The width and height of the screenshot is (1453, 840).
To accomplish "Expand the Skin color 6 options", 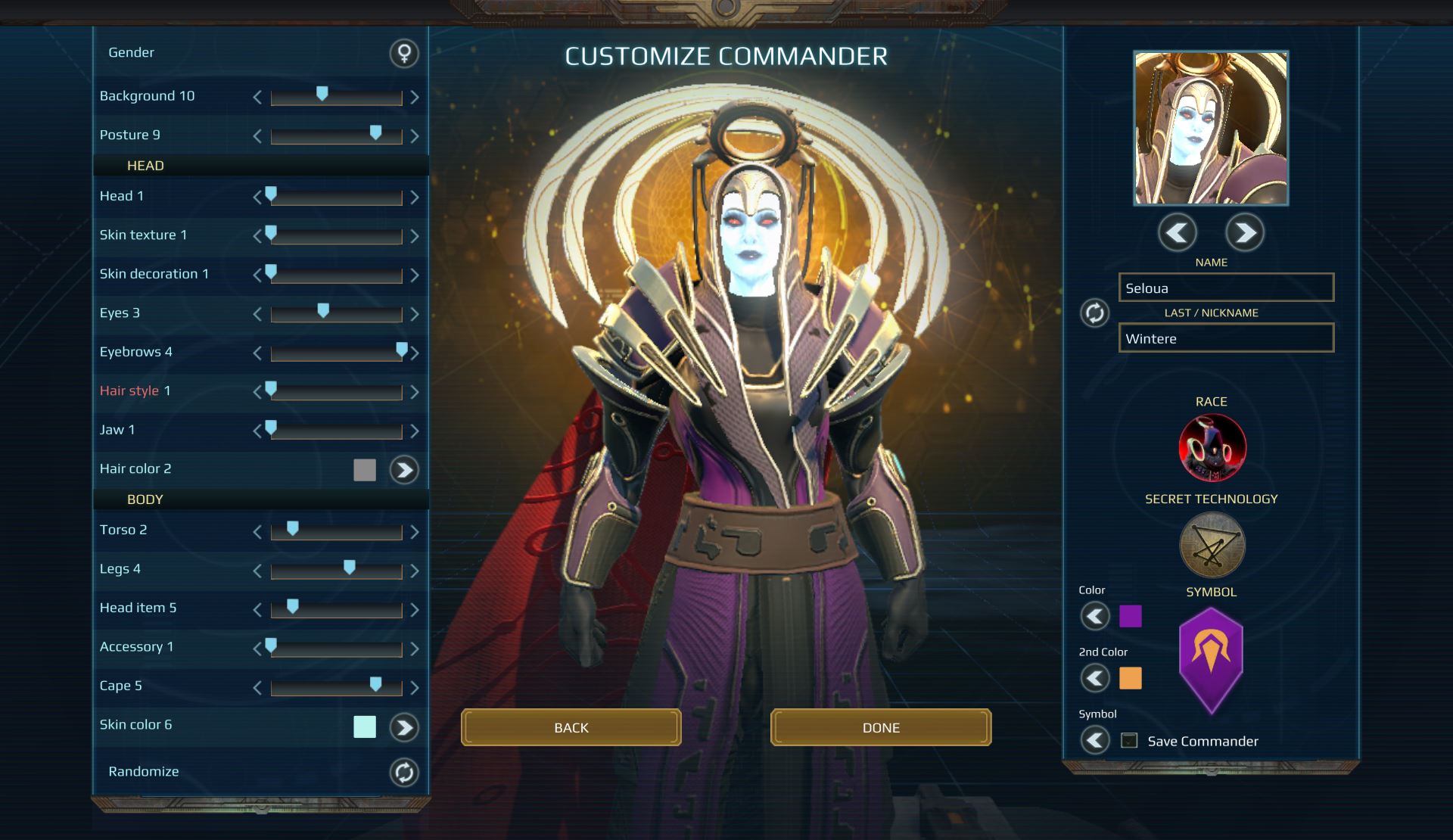I will (x=405, y=728).
